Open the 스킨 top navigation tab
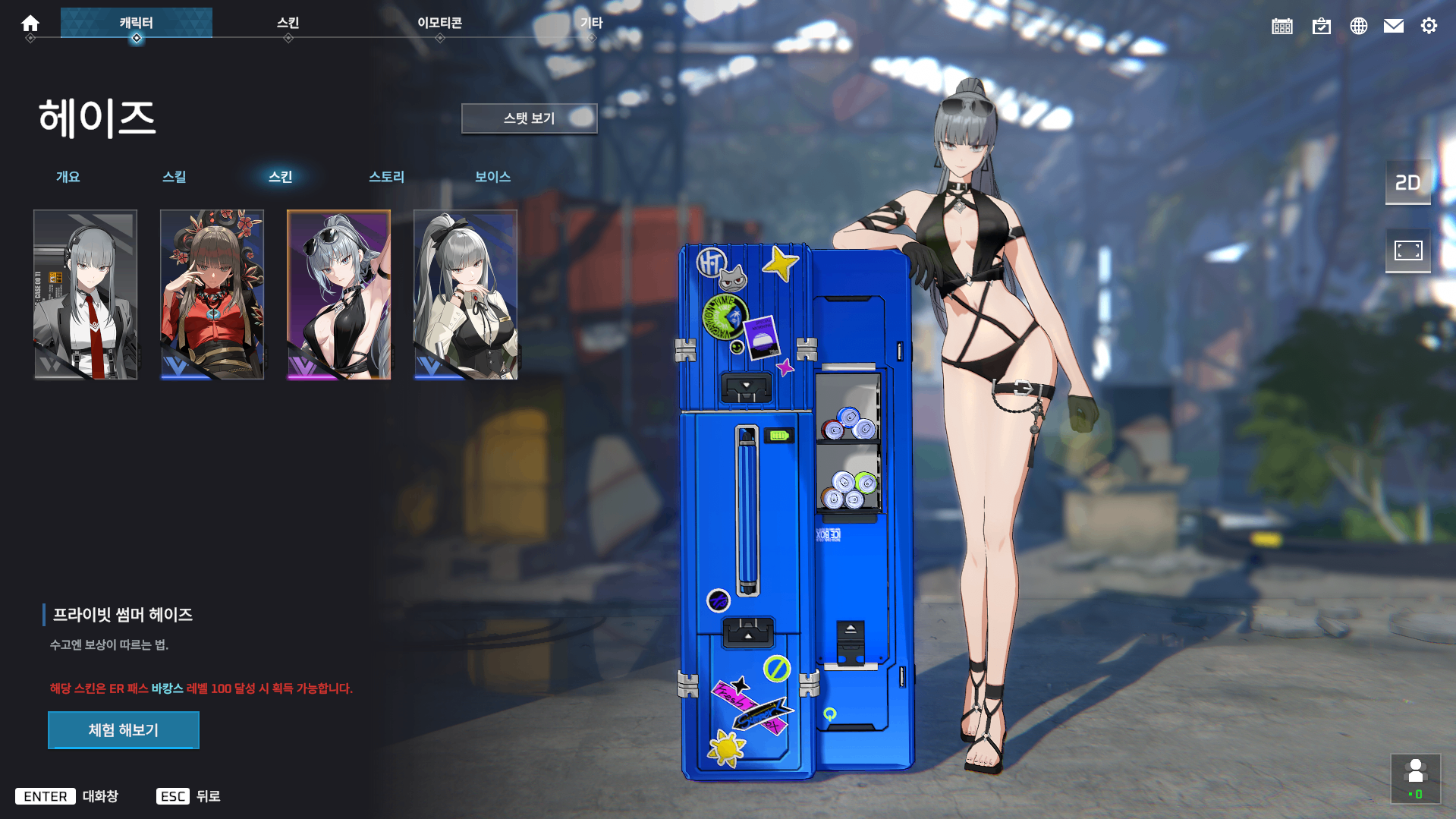The height and width of the screenshot is (819, 1456). [288, 23]
